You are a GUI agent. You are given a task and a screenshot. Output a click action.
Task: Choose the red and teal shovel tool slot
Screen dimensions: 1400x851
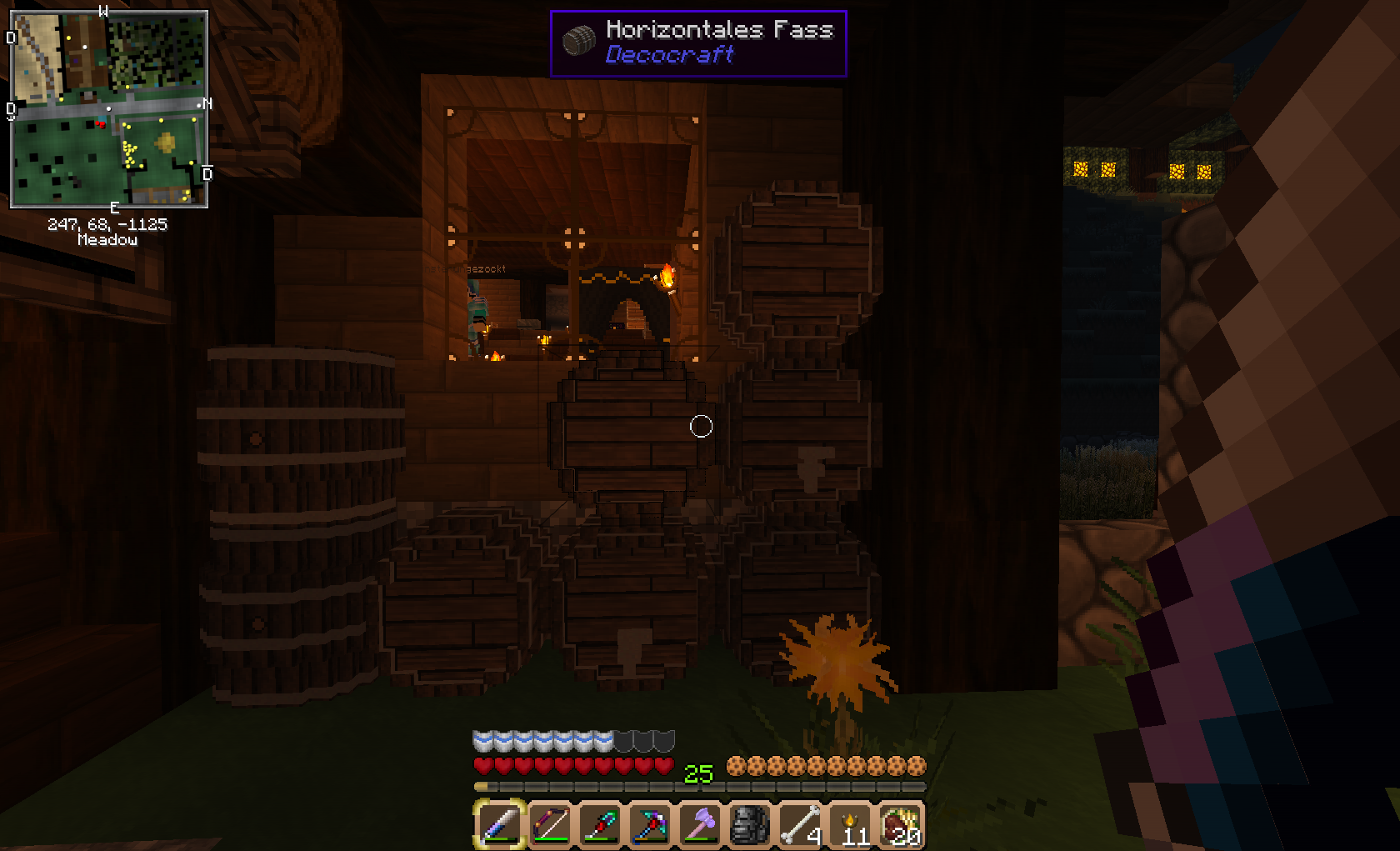tap(600, 824)
